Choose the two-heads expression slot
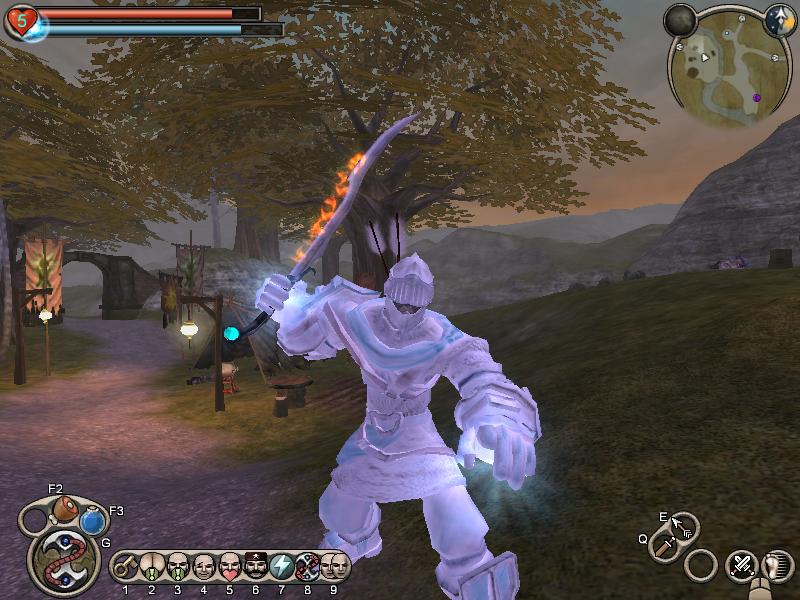The width and height of the screenshot is (800, 600). click(x=335, y=567)
